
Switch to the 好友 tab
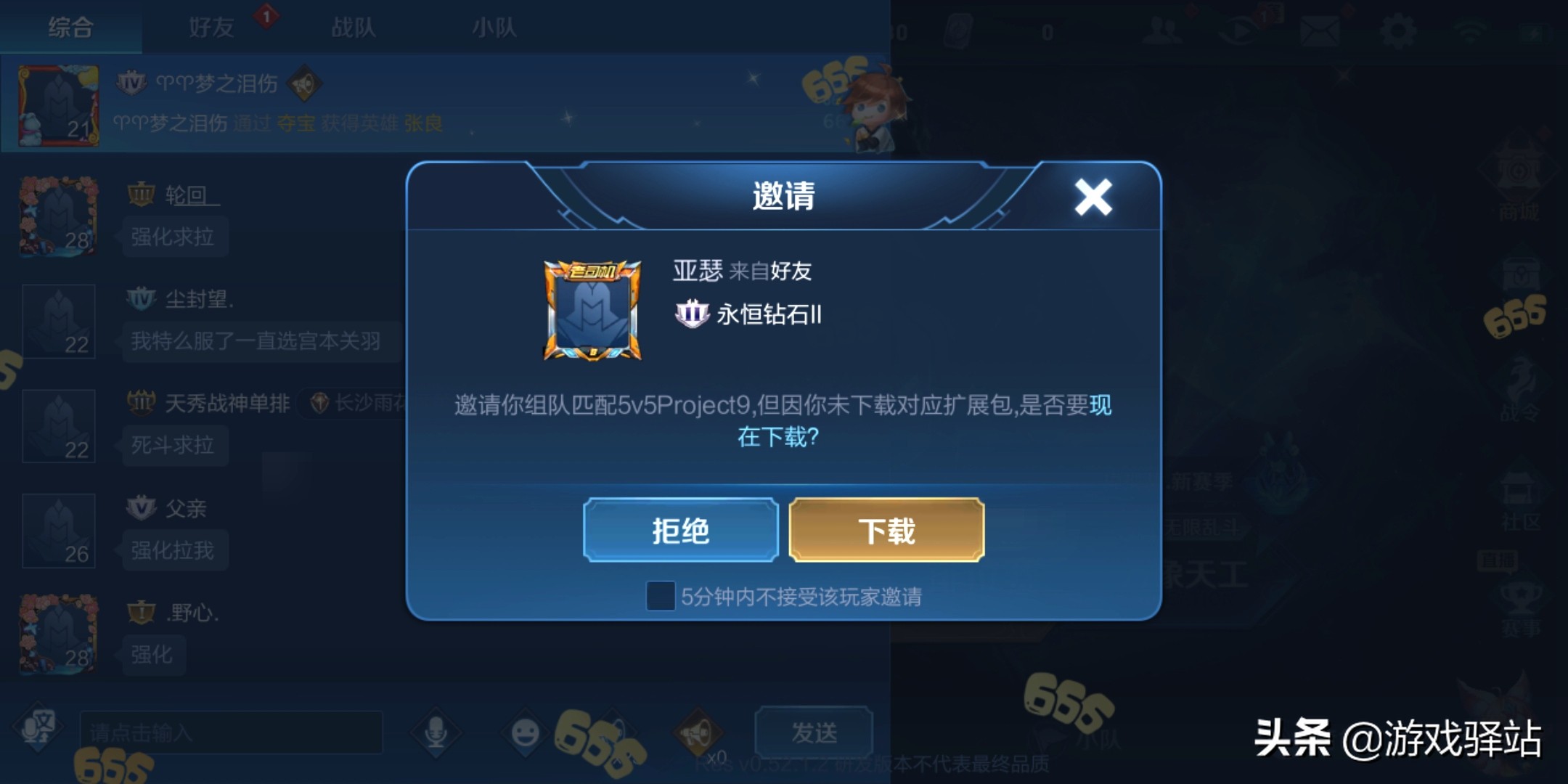point(211,27)
